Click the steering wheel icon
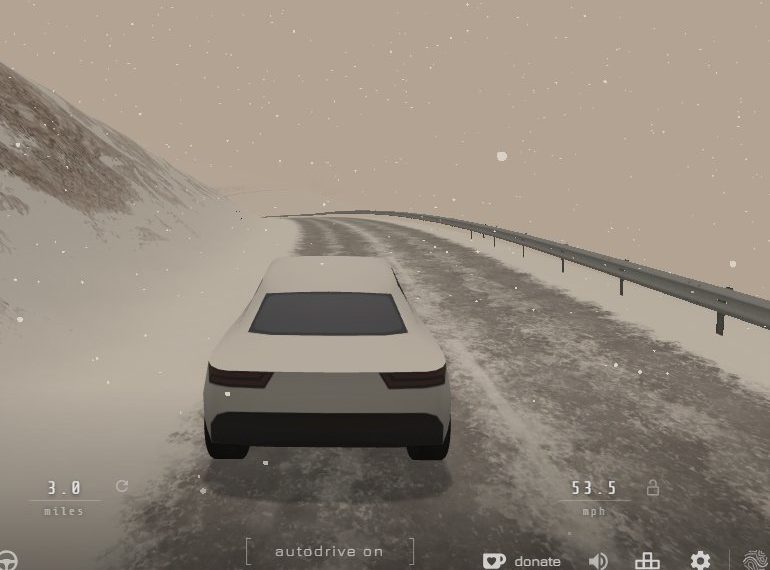 pyautogui.click(x=9, y=560)
